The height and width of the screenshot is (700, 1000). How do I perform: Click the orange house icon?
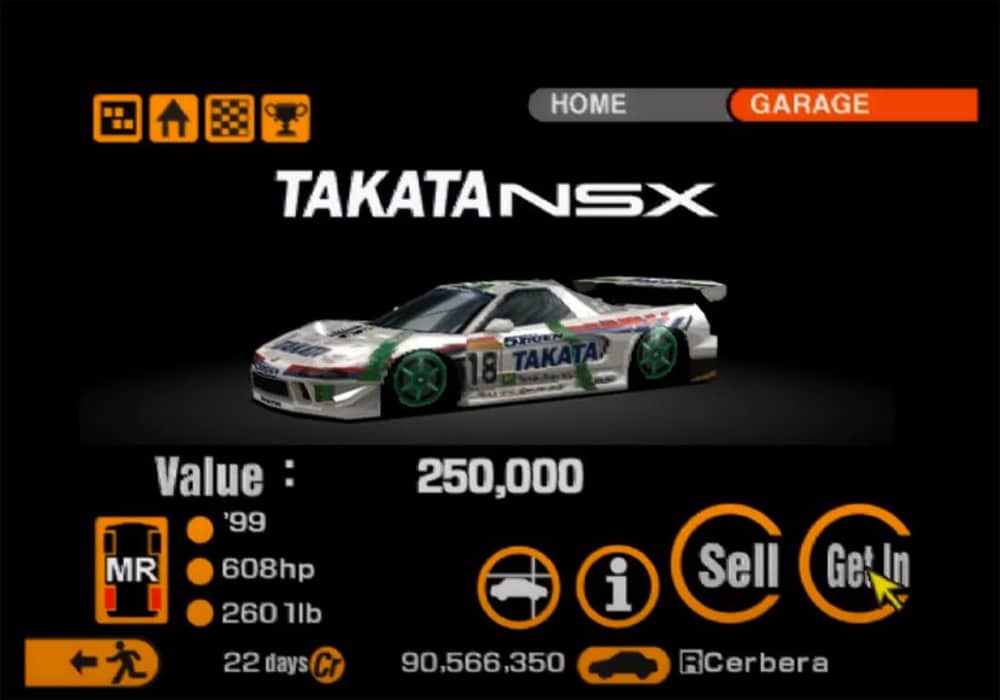[x=173, y=119]
